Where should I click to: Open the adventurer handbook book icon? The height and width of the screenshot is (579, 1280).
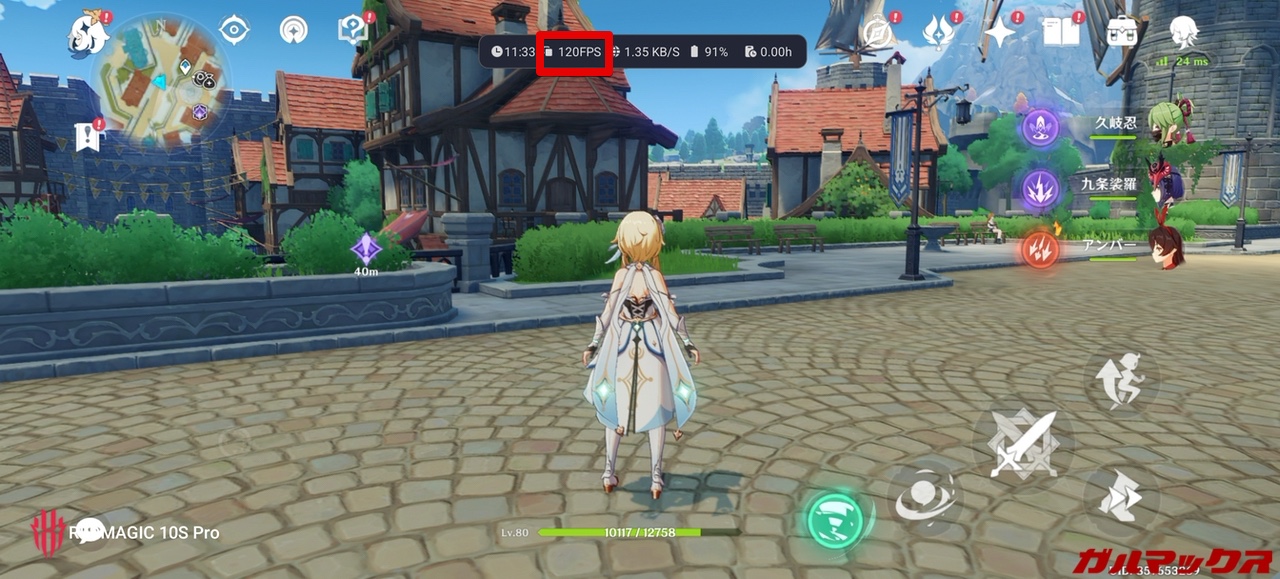click(x=1060, y=33)
